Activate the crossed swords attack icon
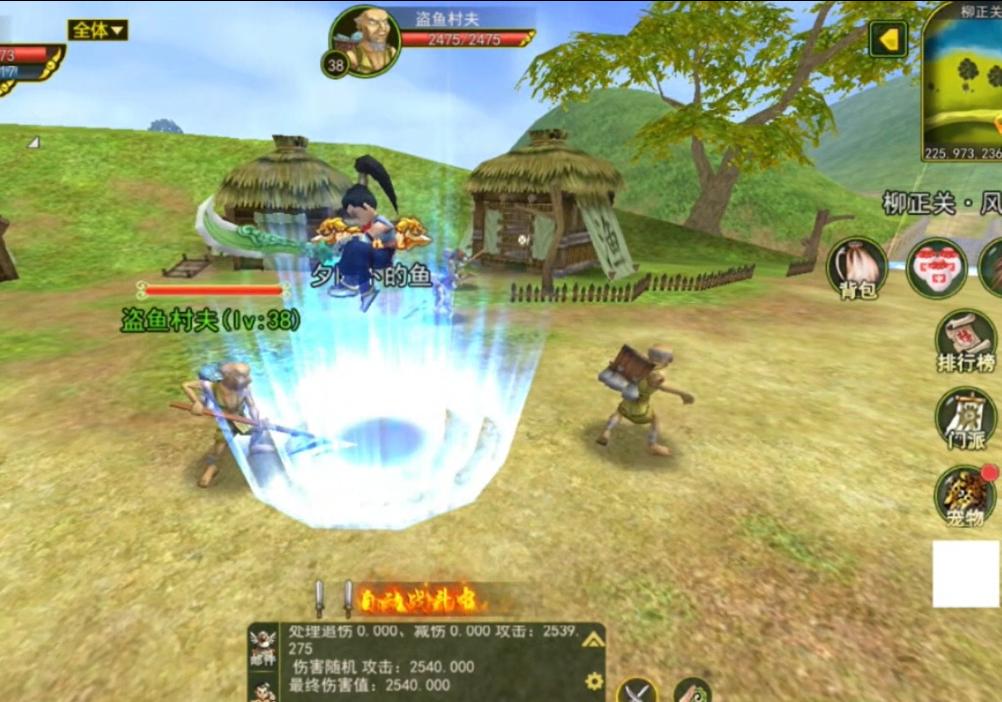 point(636,690)
